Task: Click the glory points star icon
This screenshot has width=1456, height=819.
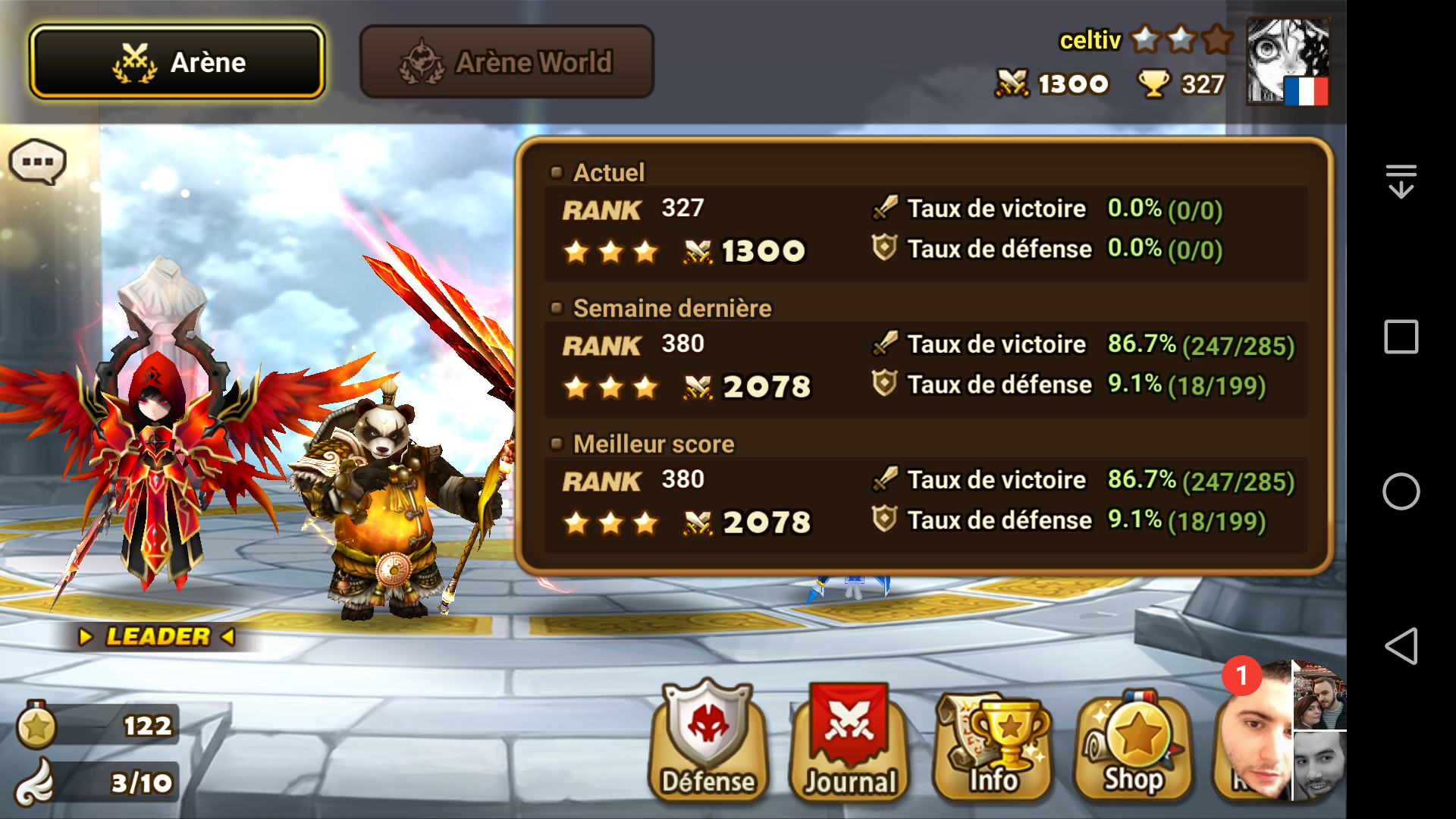Action: click(36, 724)
